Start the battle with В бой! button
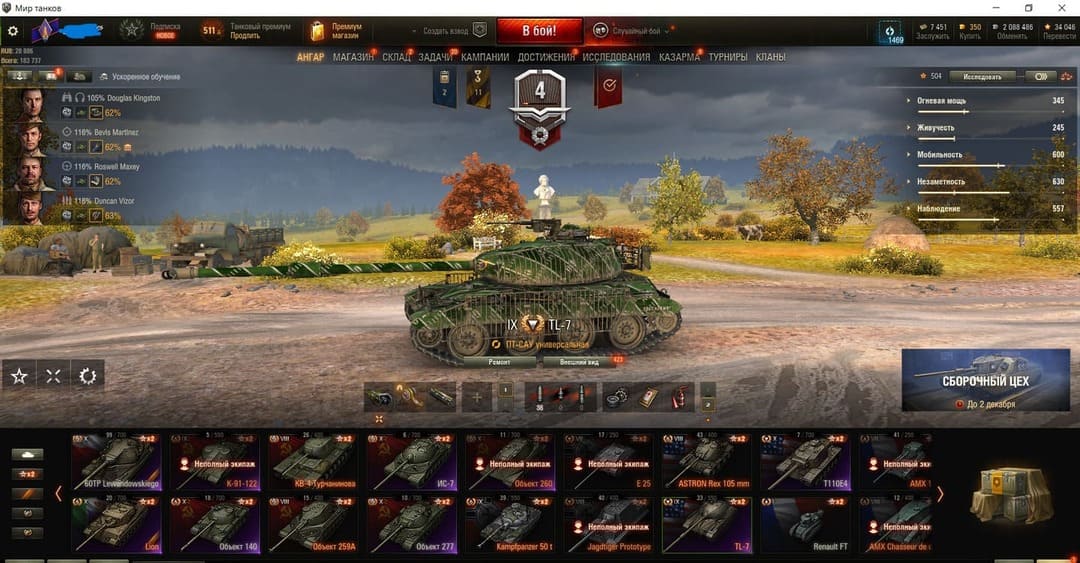1080x563 pixels. click(539, 30)
